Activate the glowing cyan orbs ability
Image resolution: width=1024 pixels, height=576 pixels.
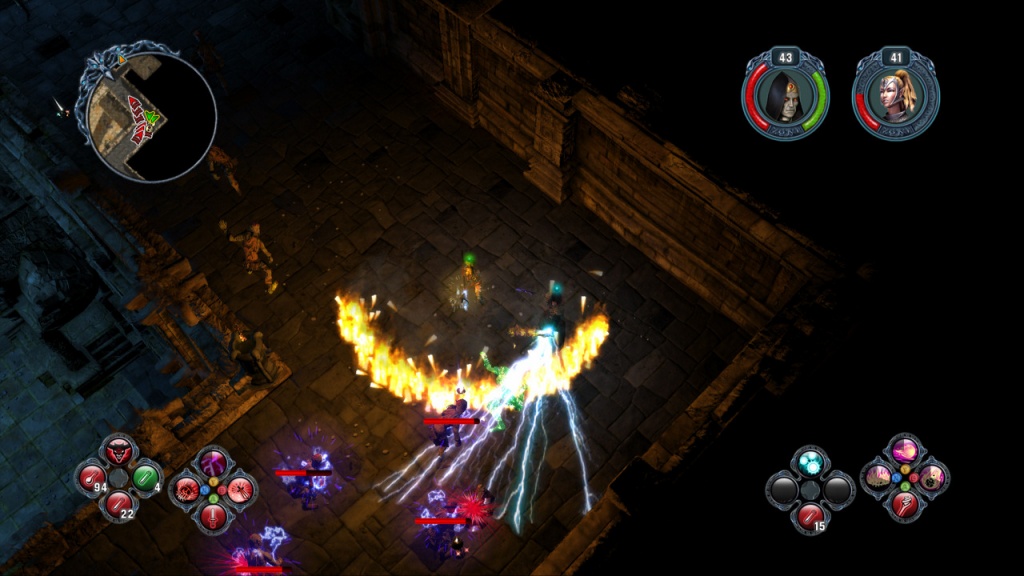(x=811, y=462)
